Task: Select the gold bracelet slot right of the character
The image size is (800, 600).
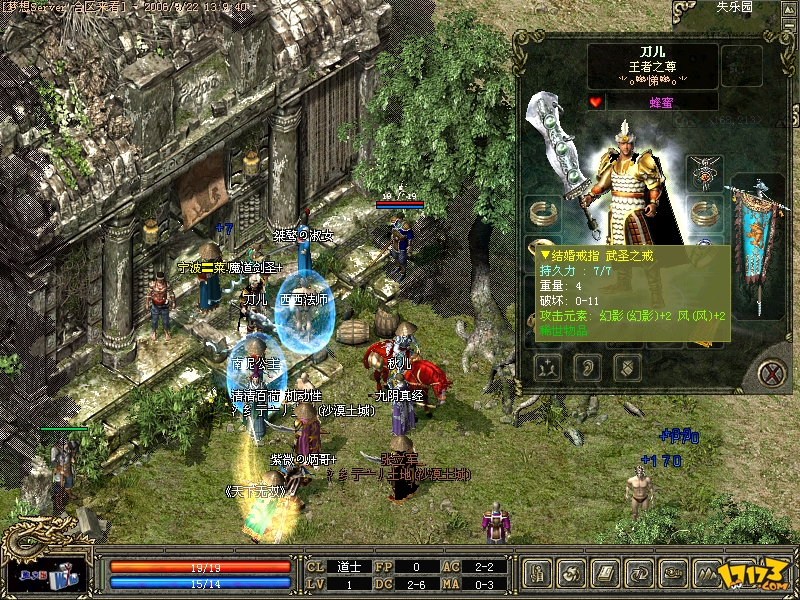Action: pyautogui.click(x=706, y=213)
